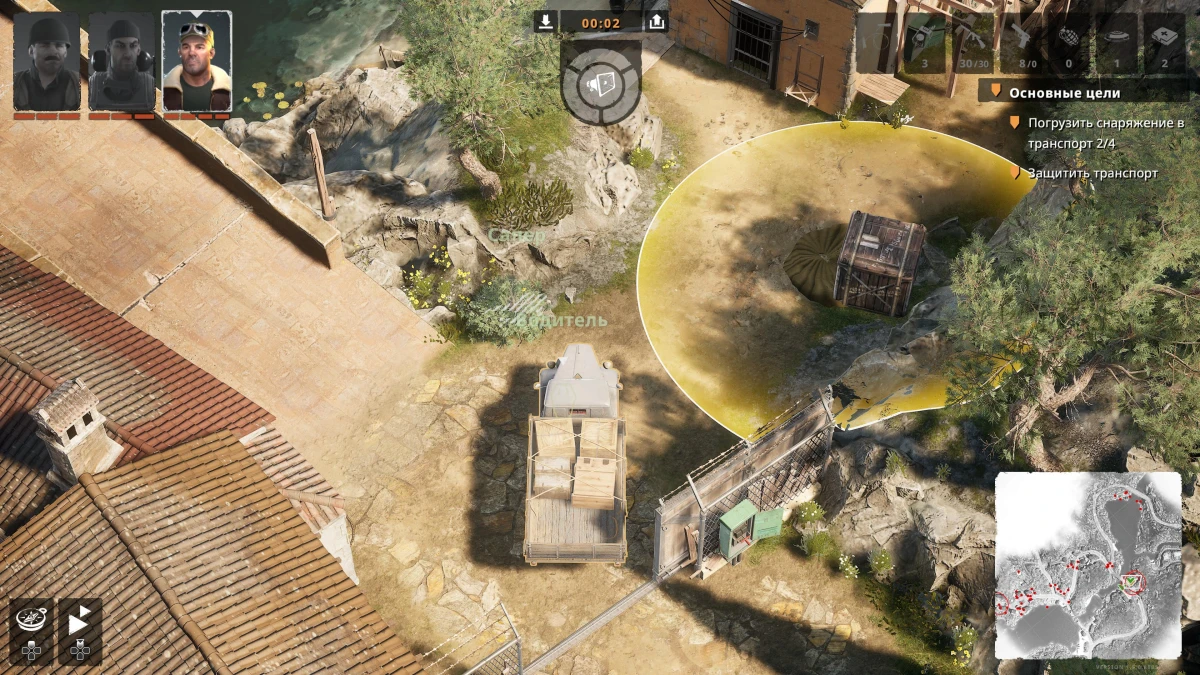Image resolution: width=1200 pixels, height=675 pixels.
Task: Use the first aid kit slot
Action: tap(1164, 42)
